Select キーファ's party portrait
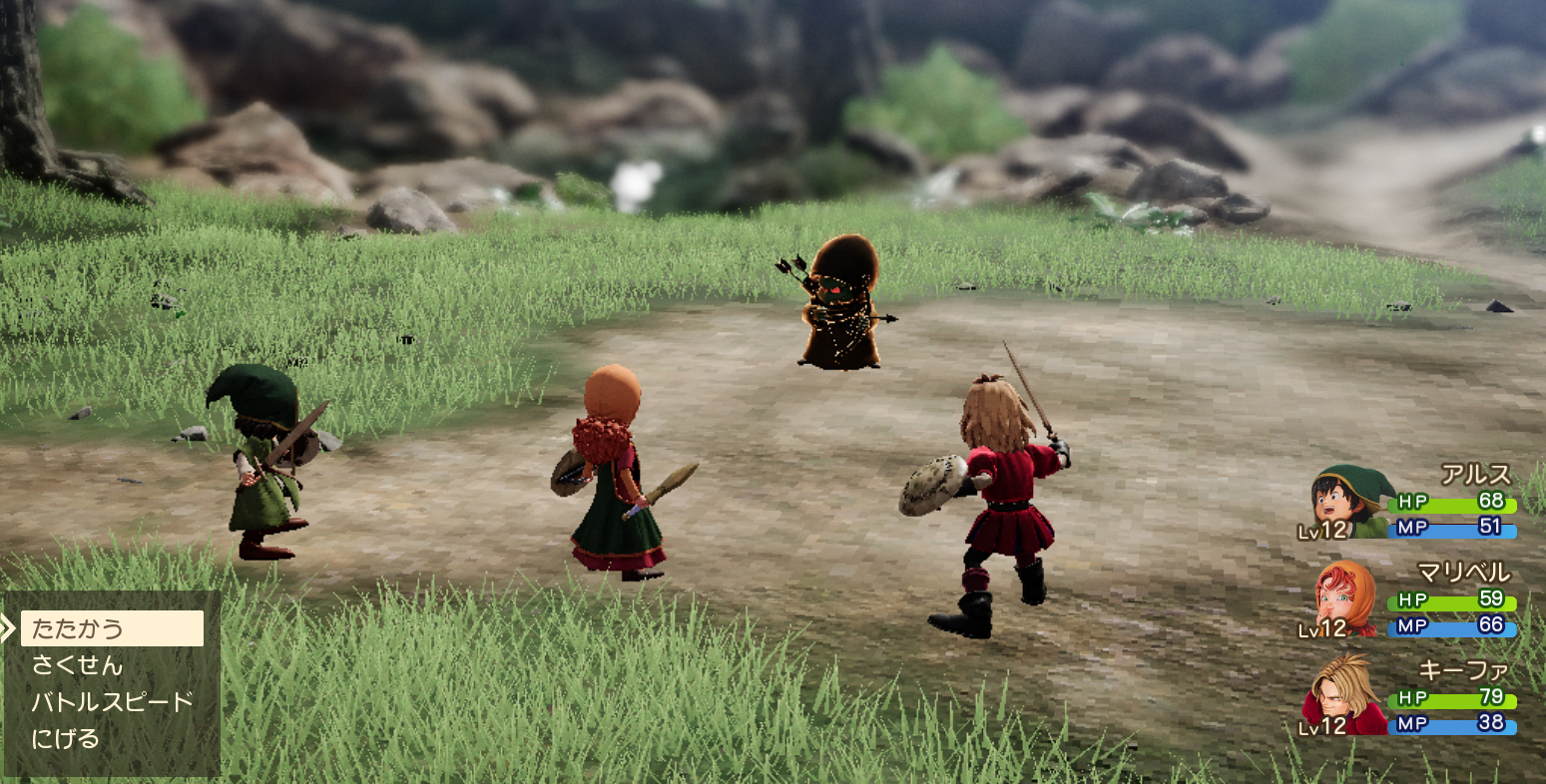 tap(1343, 696)
